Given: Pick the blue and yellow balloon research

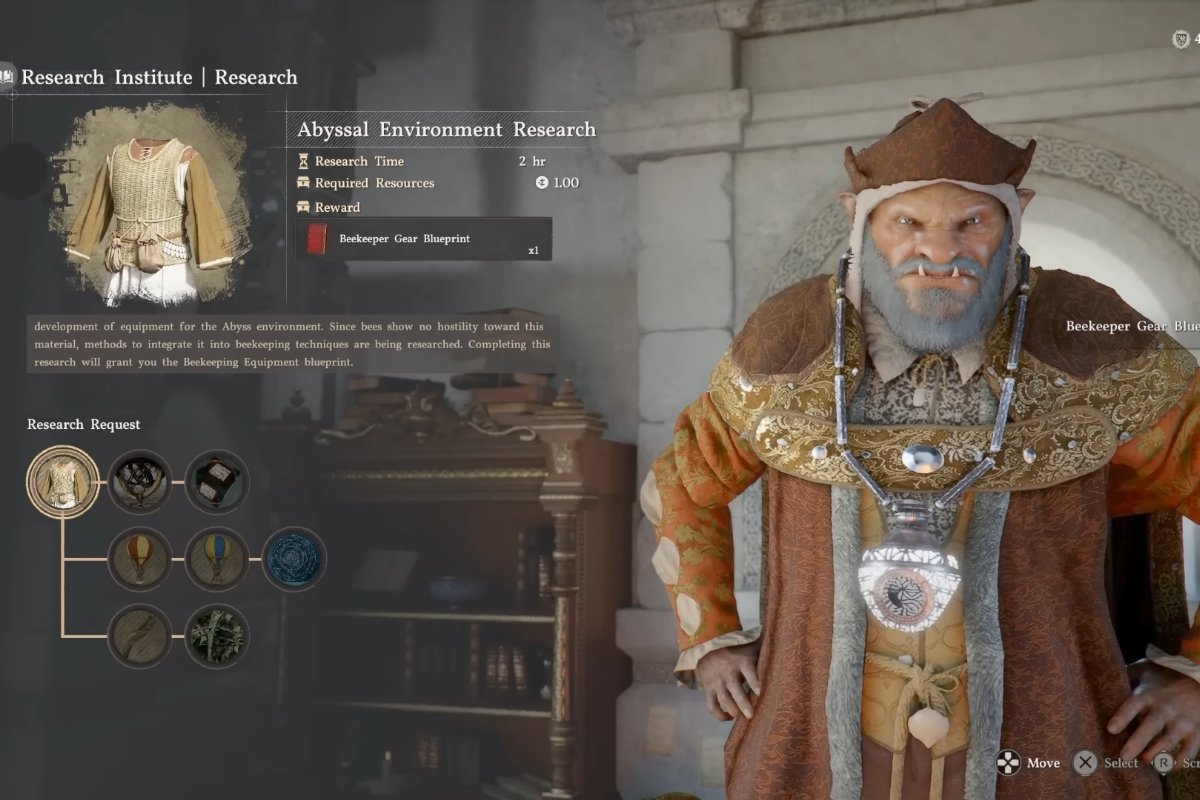Looking at the screenshot, I should [217, 559].
